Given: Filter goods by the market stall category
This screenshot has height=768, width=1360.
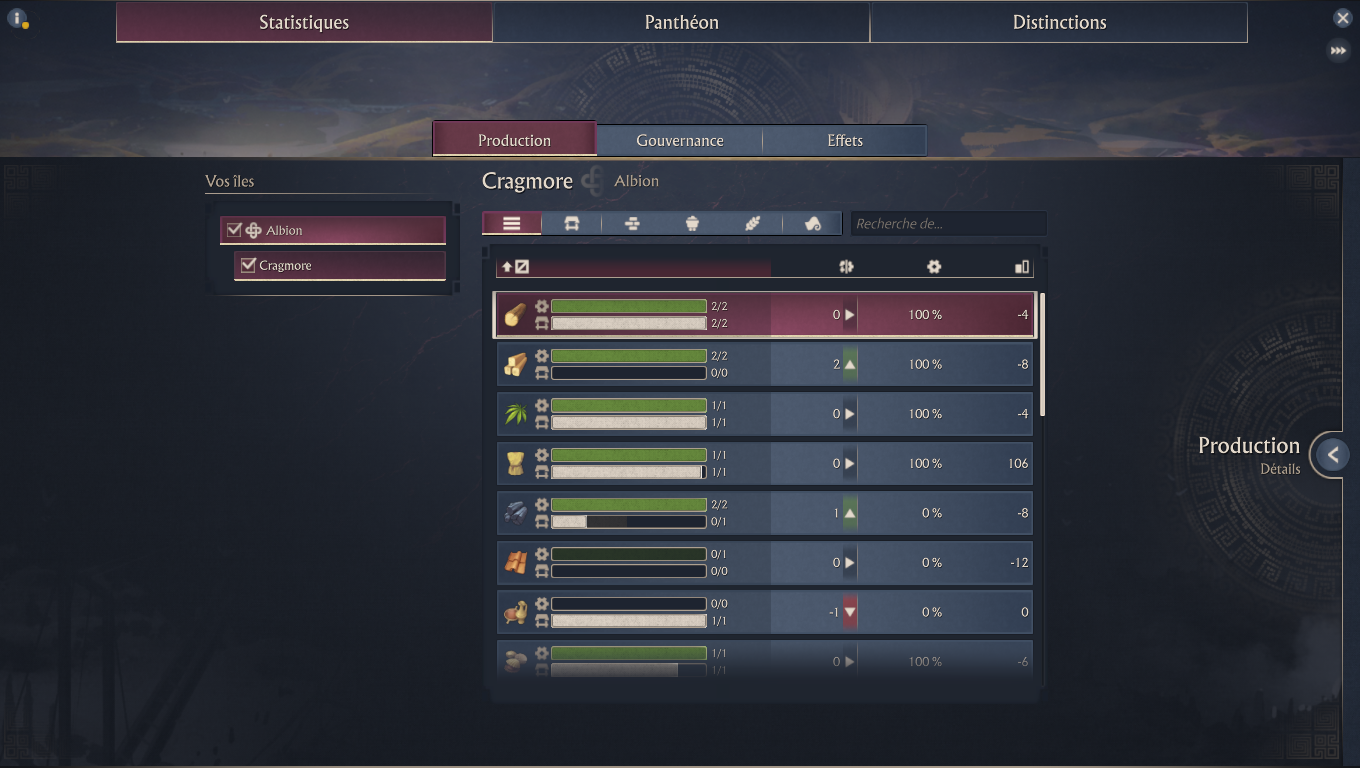Looking at the screenshot, I should (572, 223).
